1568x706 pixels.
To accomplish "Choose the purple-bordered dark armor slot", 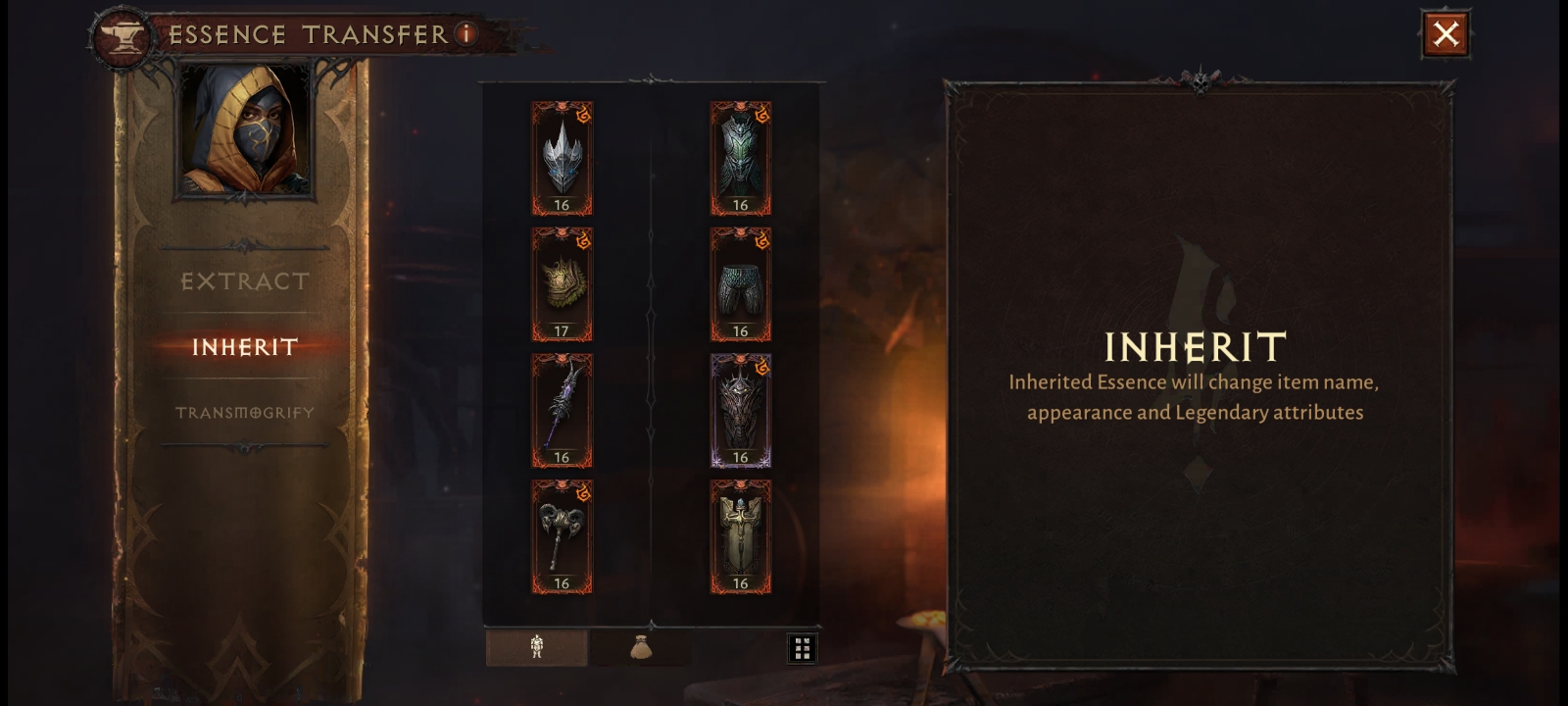I will [740, 410].
